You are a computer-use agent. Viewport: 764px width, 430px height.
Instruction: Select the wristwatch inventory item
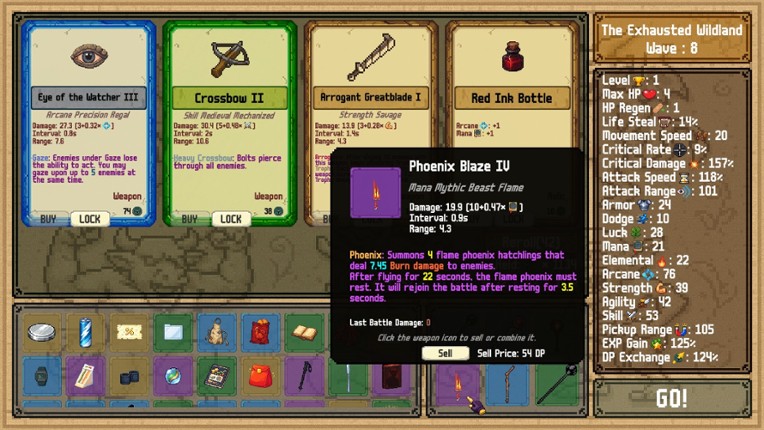pos(42,378)
